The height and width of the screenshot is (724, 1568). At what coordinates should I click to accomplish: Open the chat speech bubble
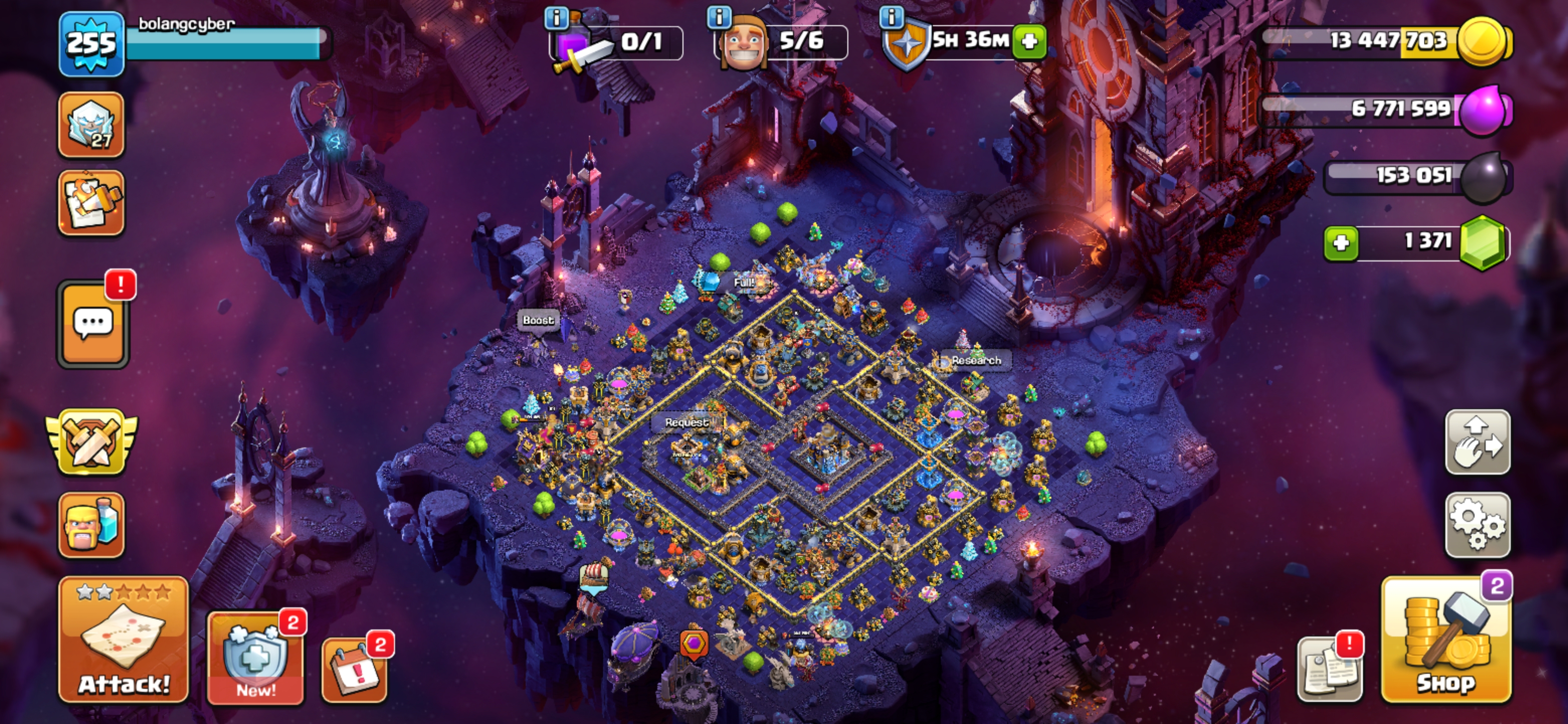coord(92,324)
